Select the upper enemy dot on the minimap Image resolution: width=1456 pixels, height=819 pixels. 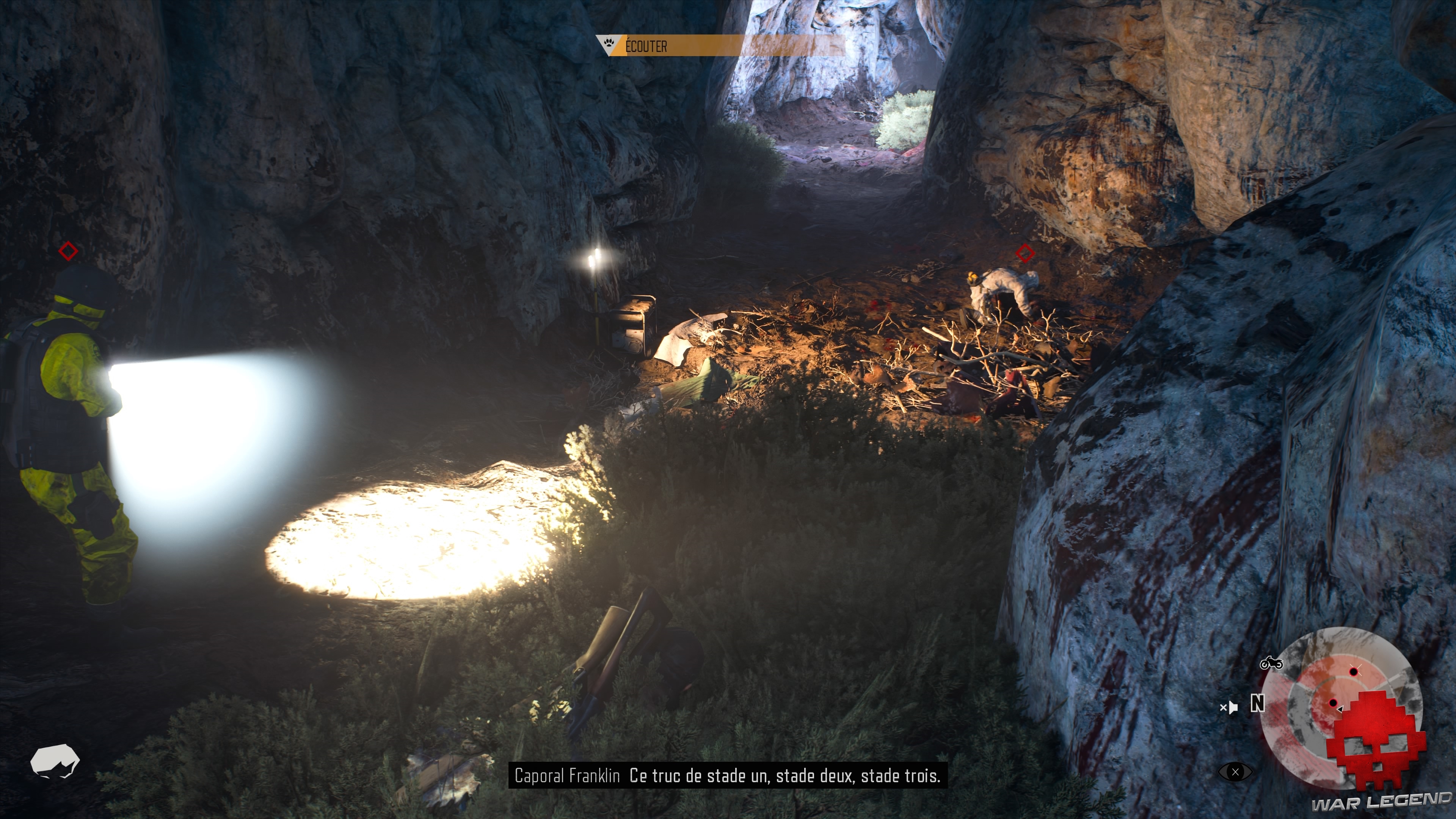[1354, 672]
